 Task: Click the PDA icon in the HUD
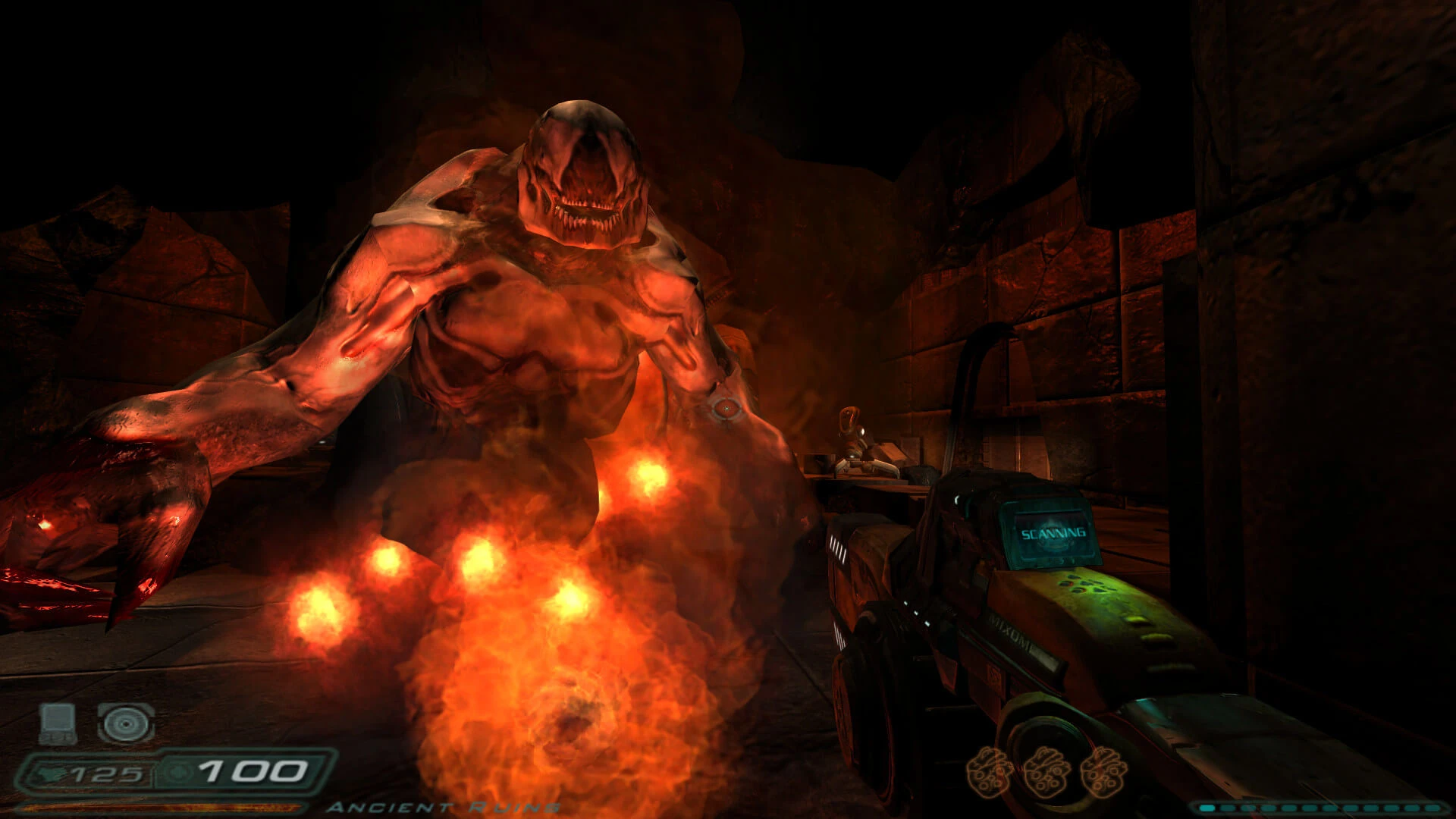(x=56, y=725)
